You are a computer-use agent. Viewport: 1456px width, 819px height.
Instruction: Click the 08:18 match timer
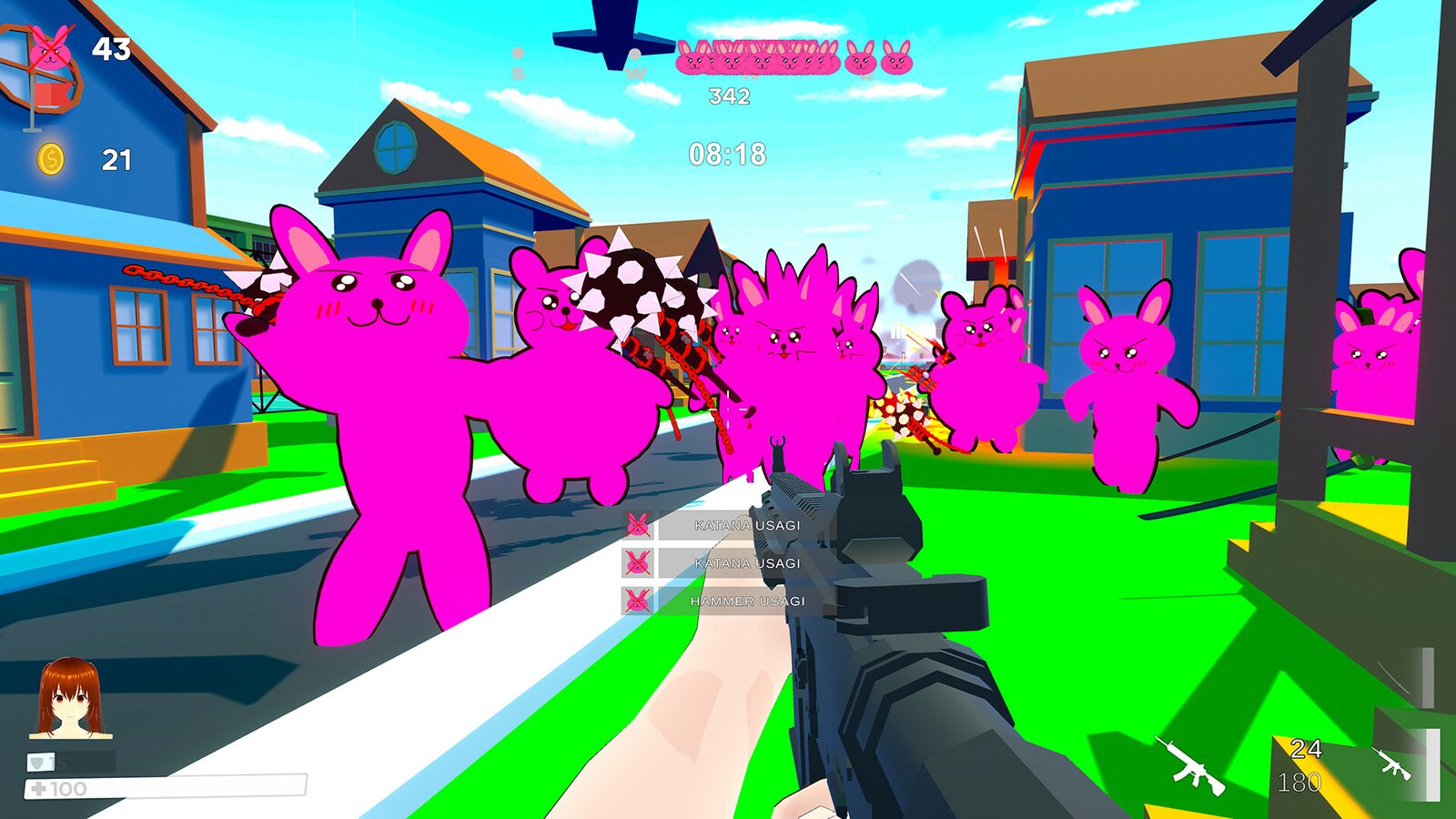coord(728,154)
